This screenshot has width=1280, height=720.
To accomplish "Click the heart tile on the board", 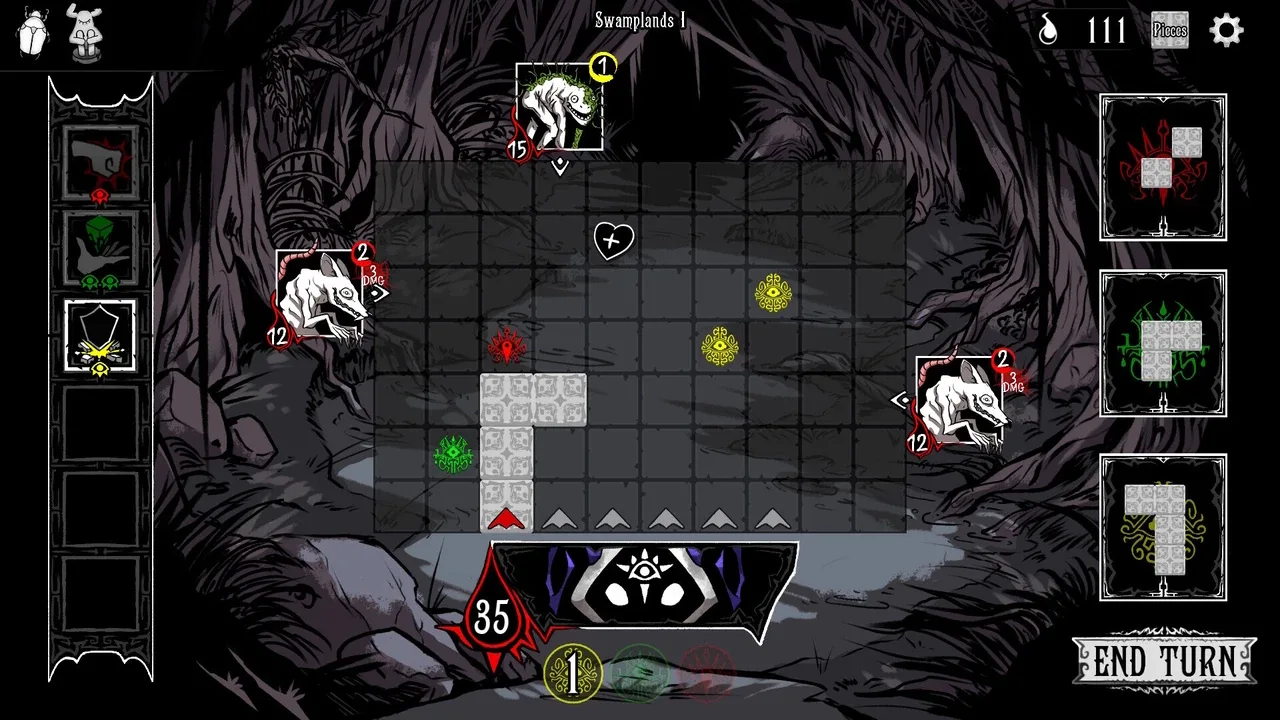I will [x=613, y=240].
